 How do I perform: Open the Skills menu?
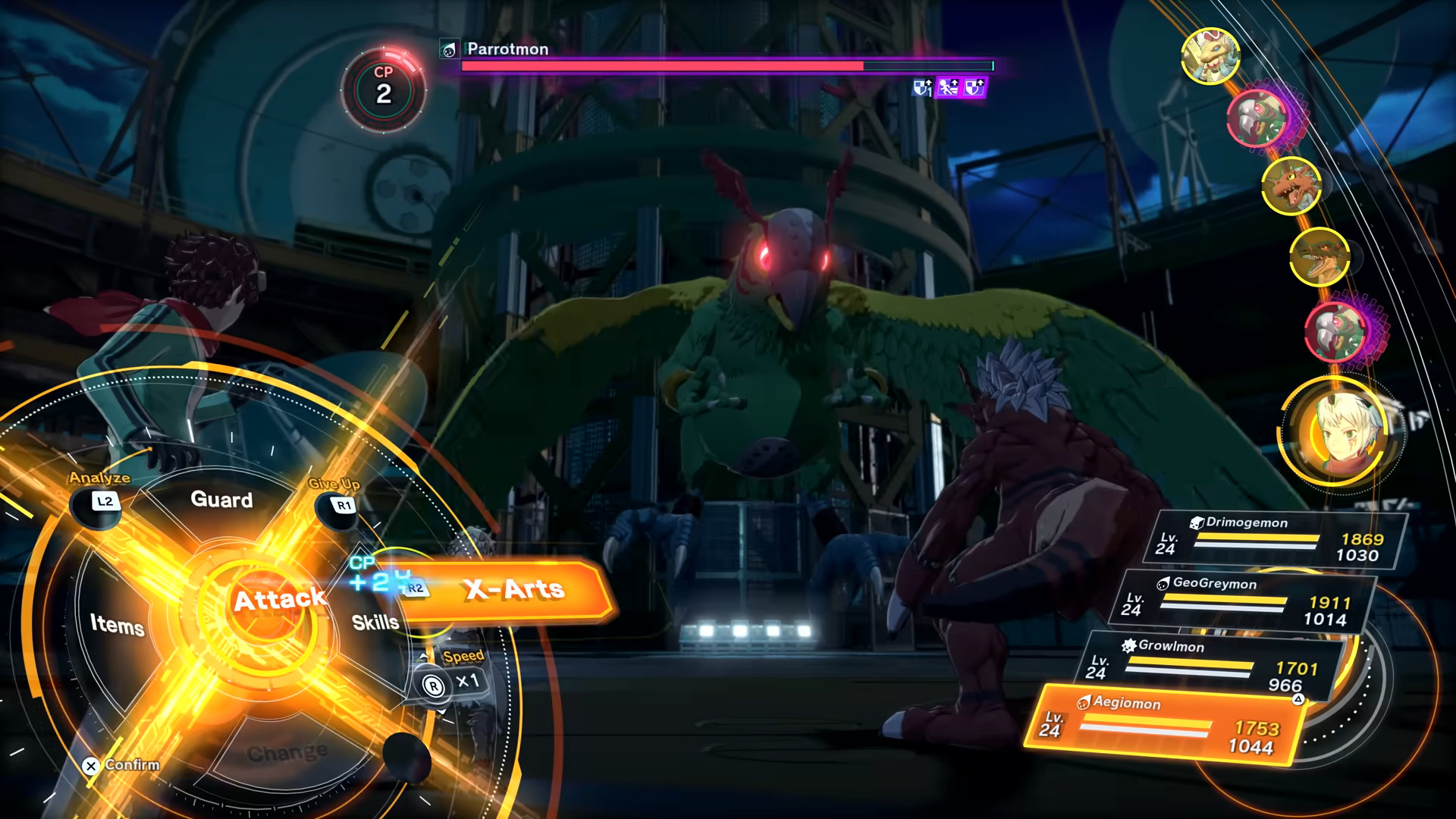point(375,623)
